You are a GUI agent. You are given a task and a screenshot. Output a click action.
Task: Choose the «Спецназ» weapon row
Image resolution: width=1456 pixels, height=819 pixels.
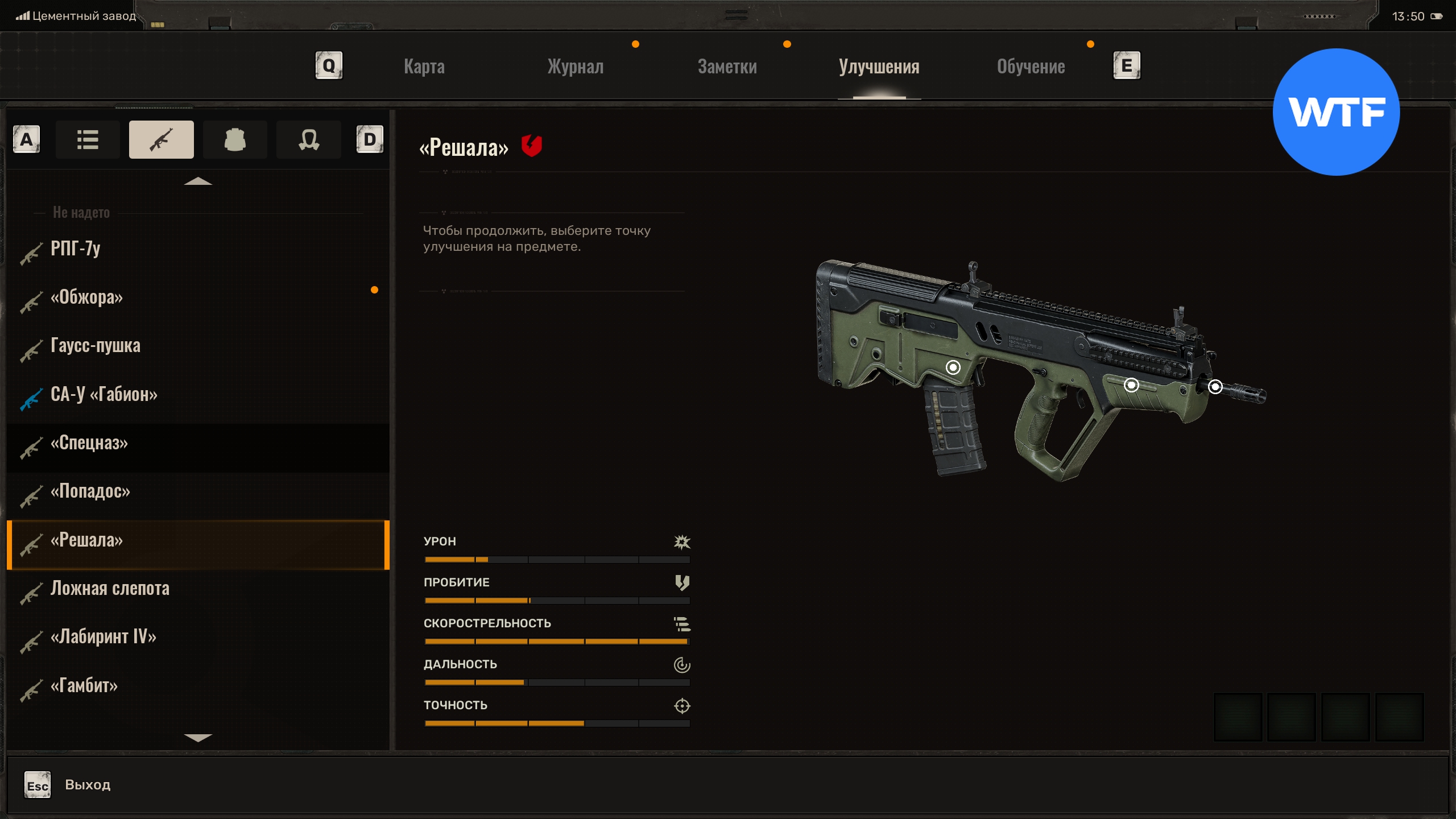(89, 442)
